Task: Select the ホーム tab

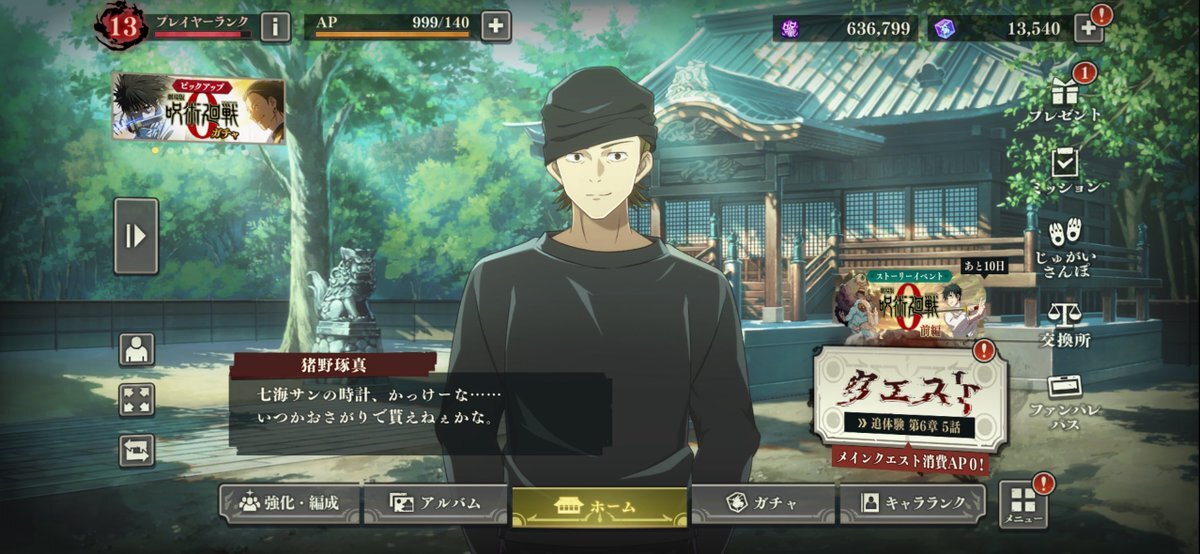Action: coord(599,506)
